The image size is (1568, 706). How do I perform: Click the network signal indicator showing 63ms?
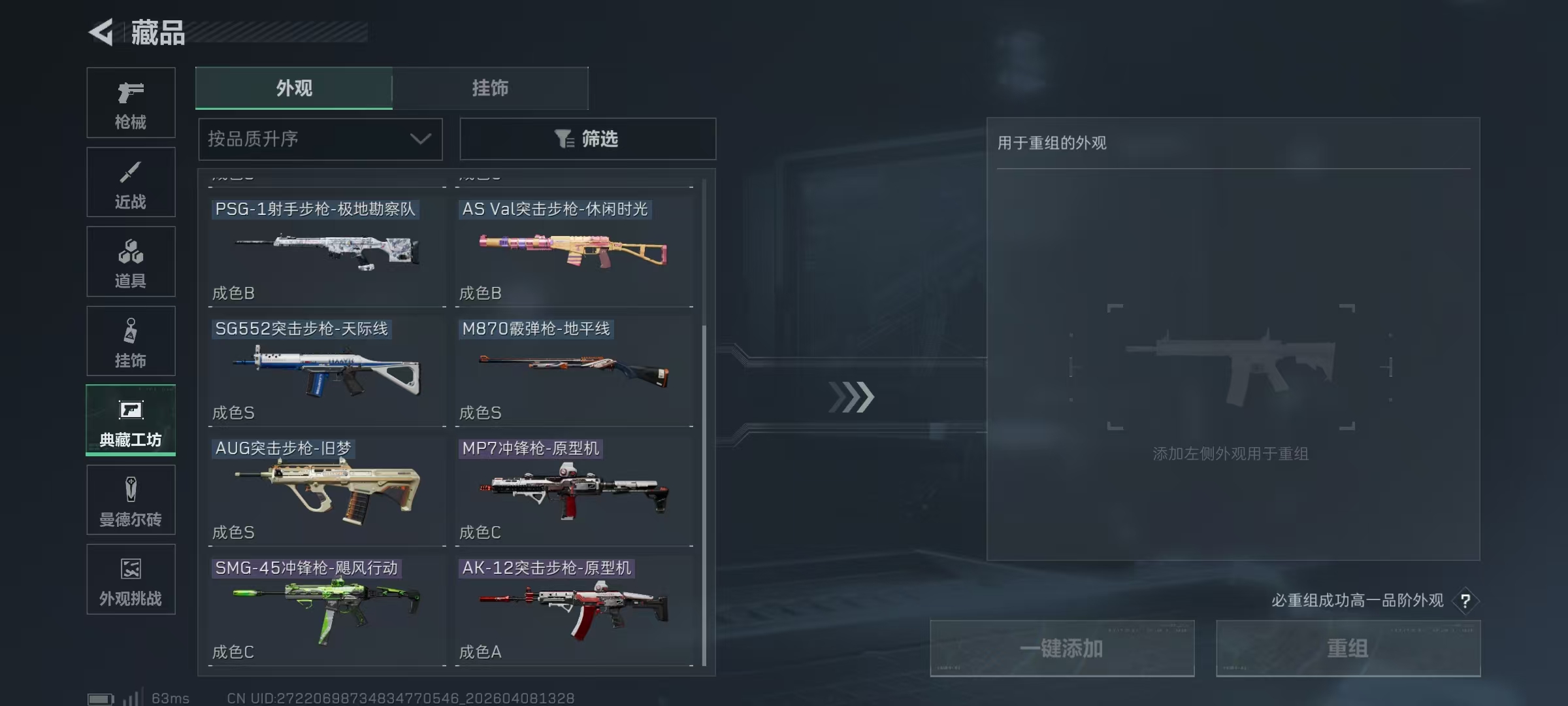point(134,697)
